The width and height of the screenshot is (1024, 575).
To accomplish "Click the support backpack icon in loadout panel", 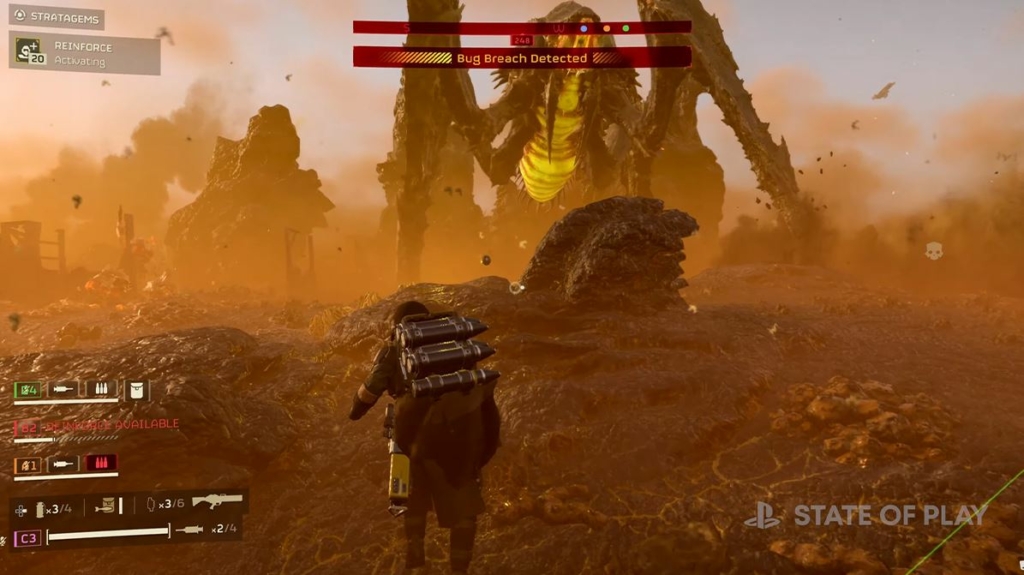I will pyautogui.click(x=105, y=507).
